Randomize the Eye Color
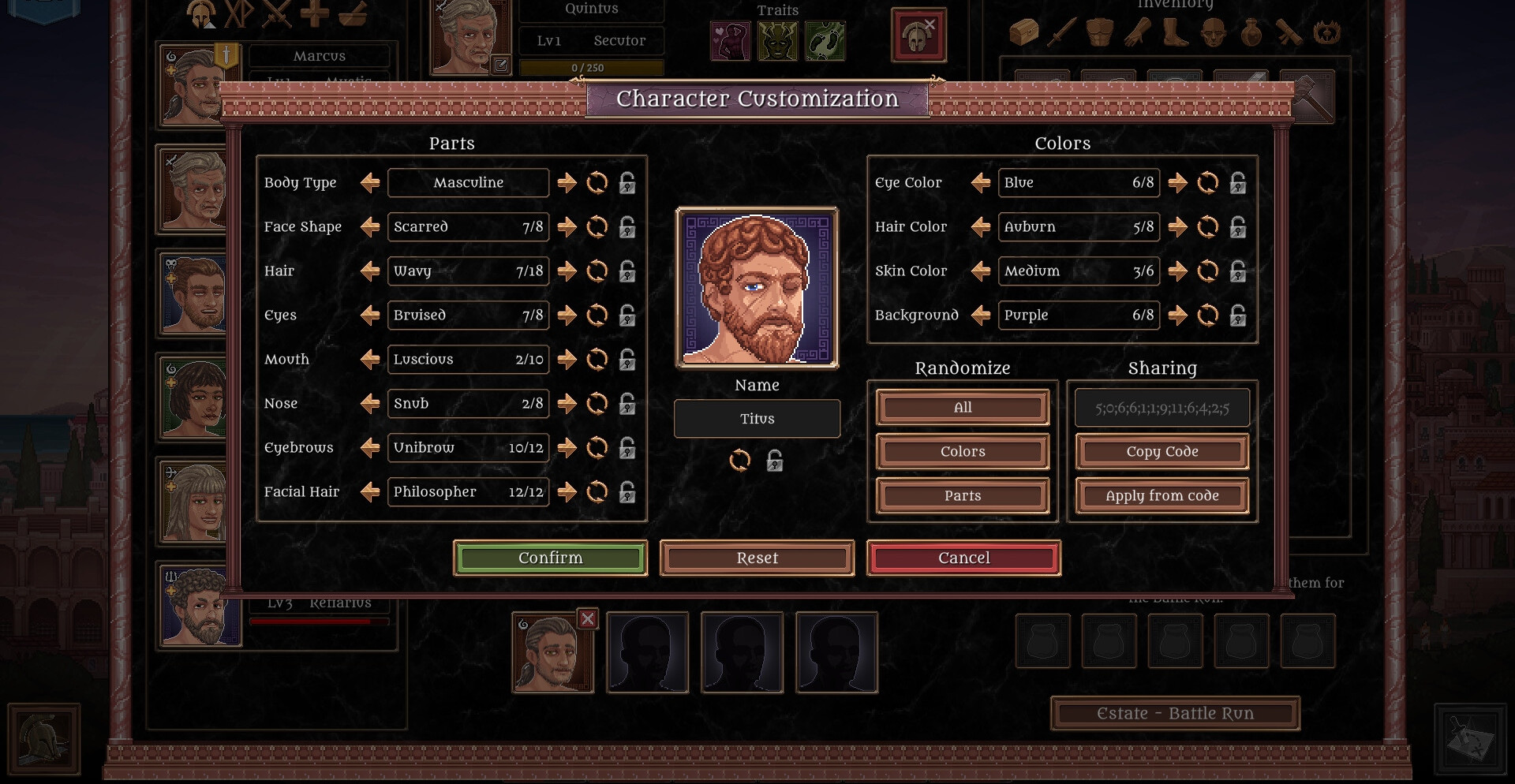 tap(1207, 183)
